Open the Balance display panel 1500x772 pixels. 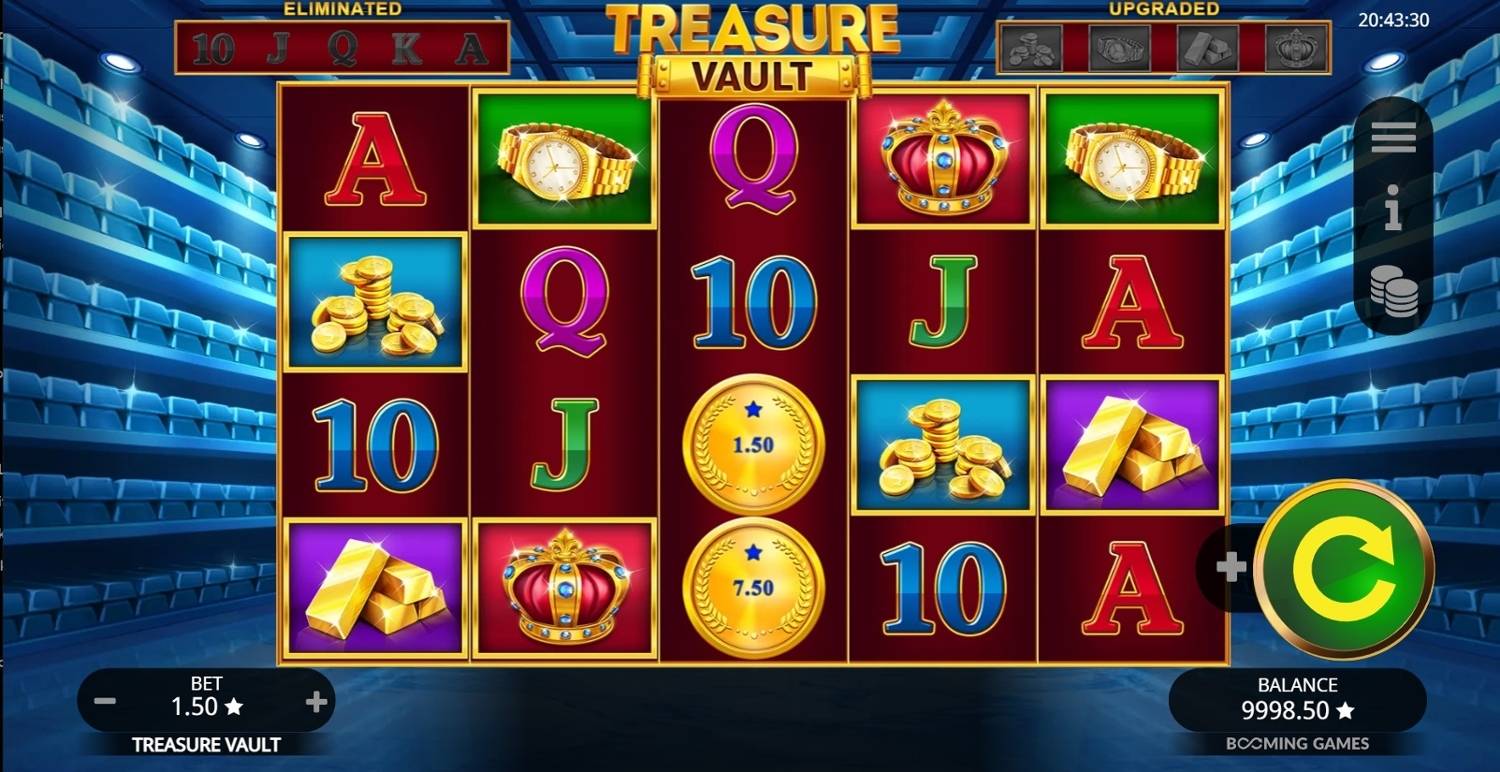tap(1297, 700)
